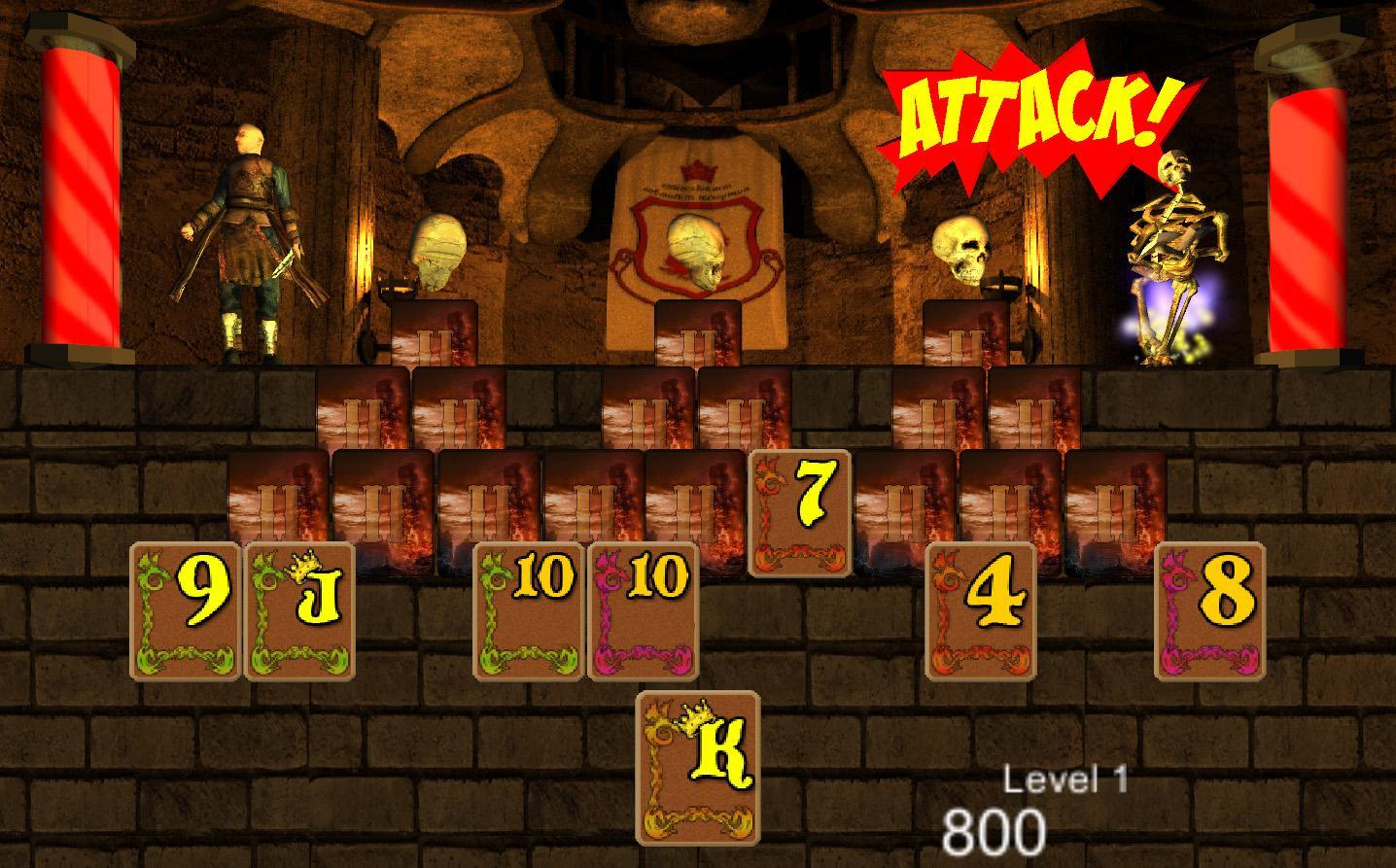Select the golden skeleton enemy
This screenshot has height=868, width=1396.
[x=1171, y=253]
